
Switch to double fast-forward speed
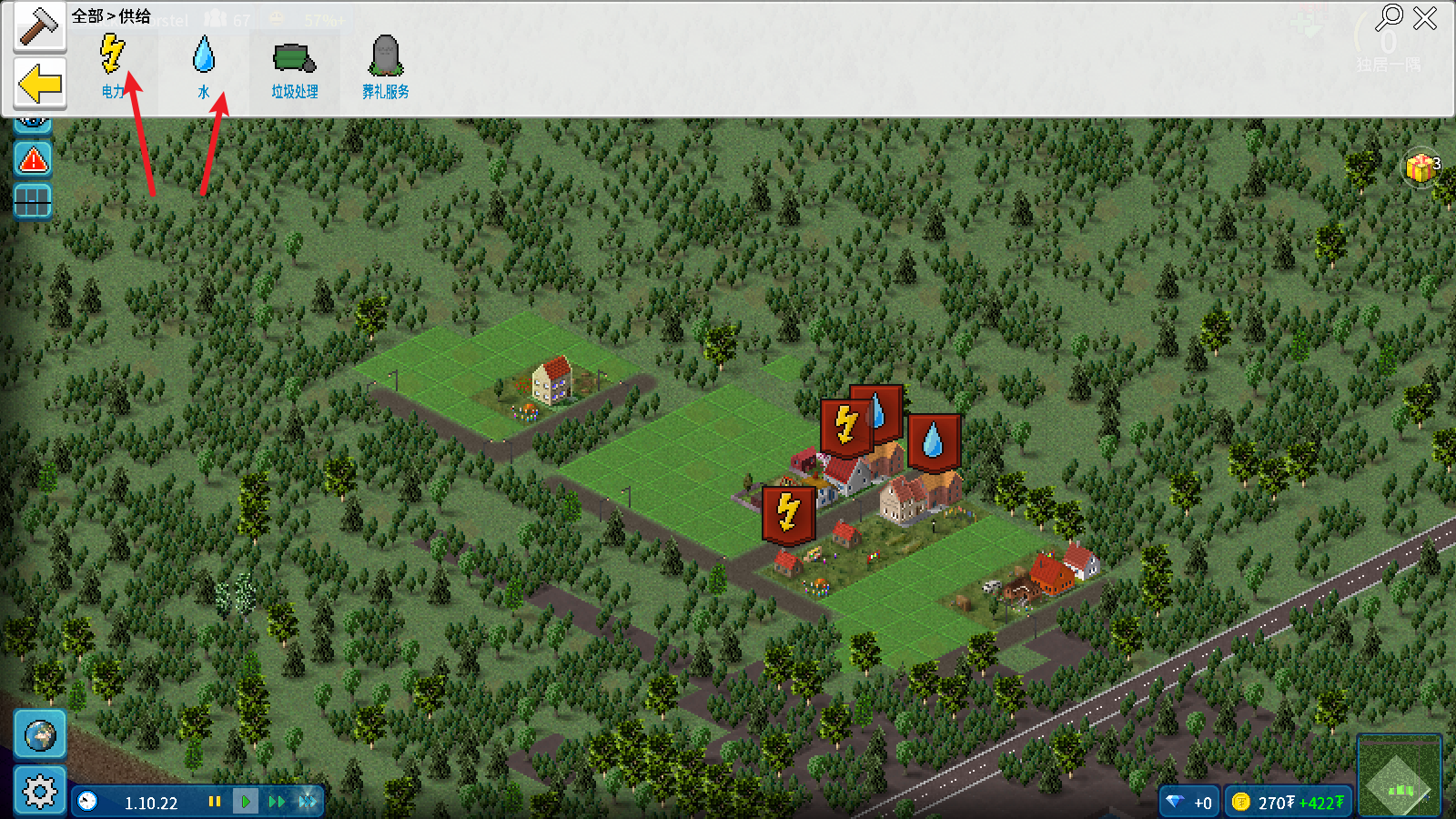click(277, 802)
